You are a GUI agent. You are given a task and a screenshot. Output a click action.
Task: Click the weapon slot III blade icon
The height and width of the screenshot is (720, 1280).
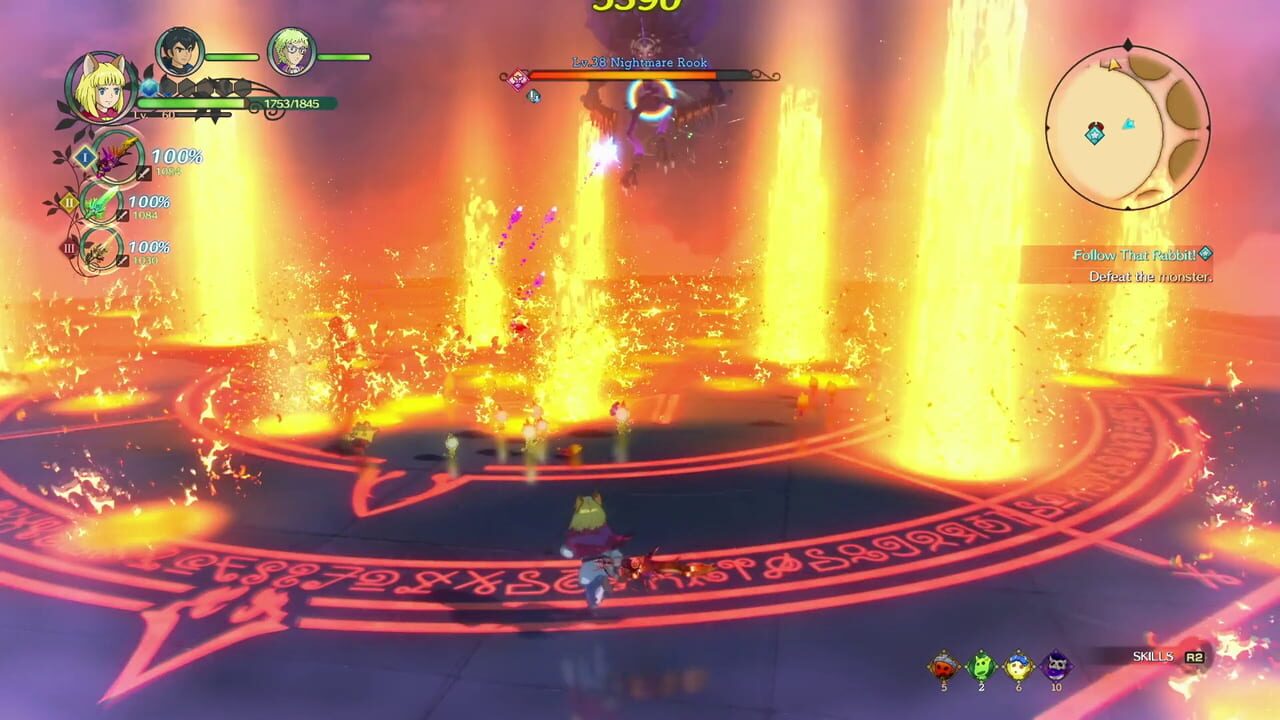pos(98,247)
